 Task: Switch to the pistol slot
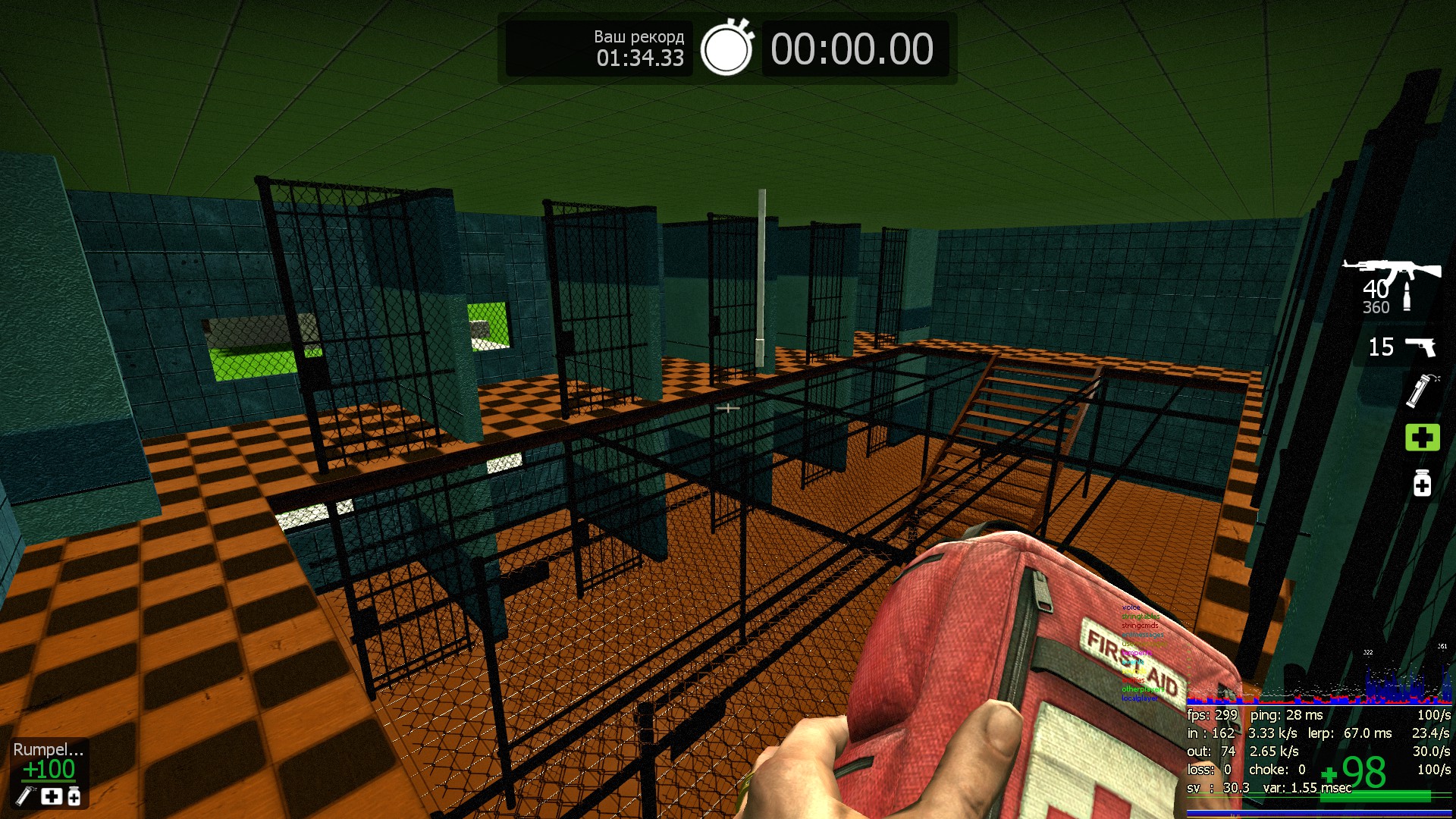pyautogui.click(x=1420, y=347)
